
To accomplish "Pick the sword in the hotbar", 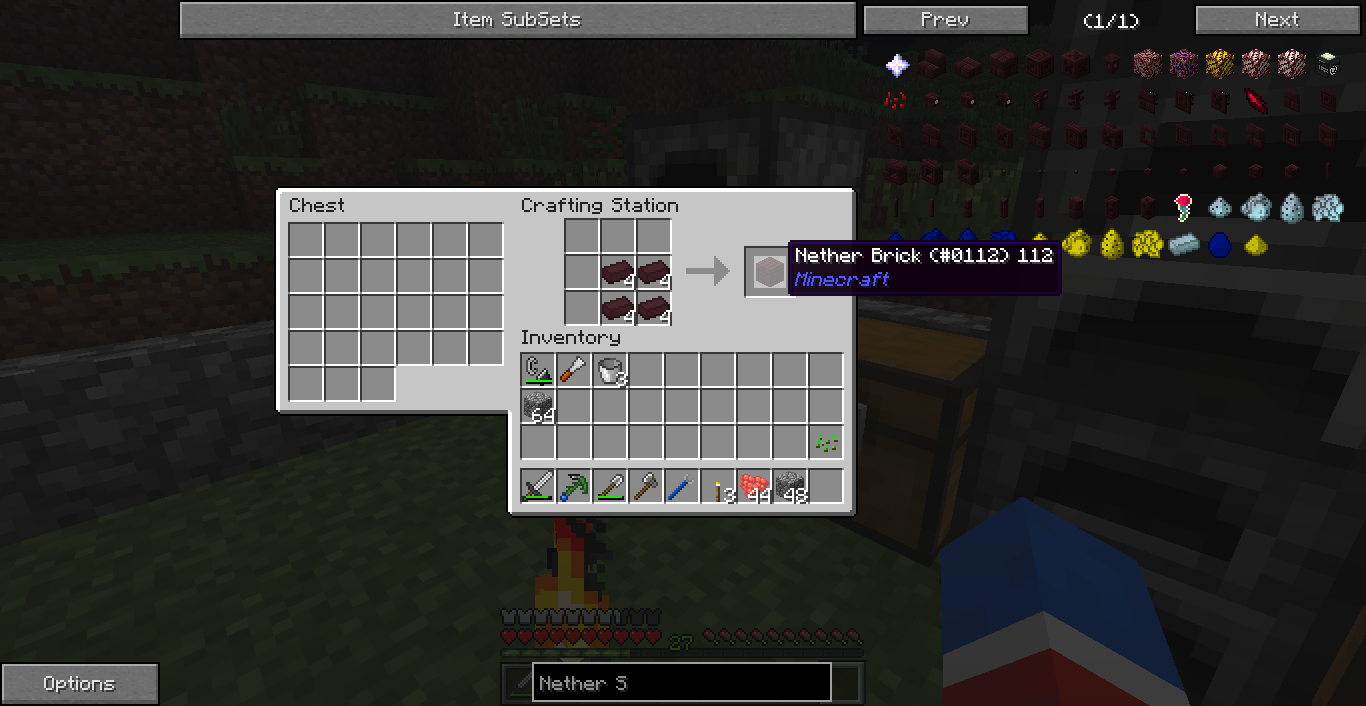I will pos(538,487).
